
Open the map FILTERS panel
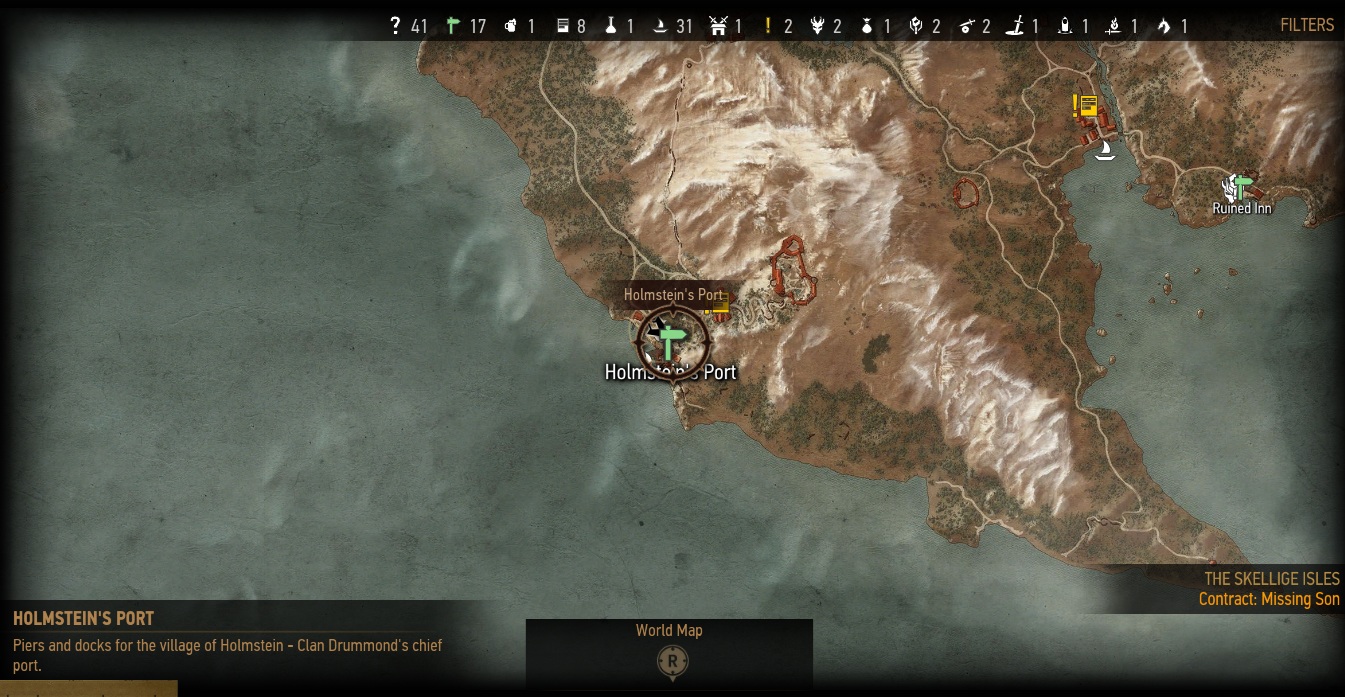pyautogui.click(x=1307, y=25)
